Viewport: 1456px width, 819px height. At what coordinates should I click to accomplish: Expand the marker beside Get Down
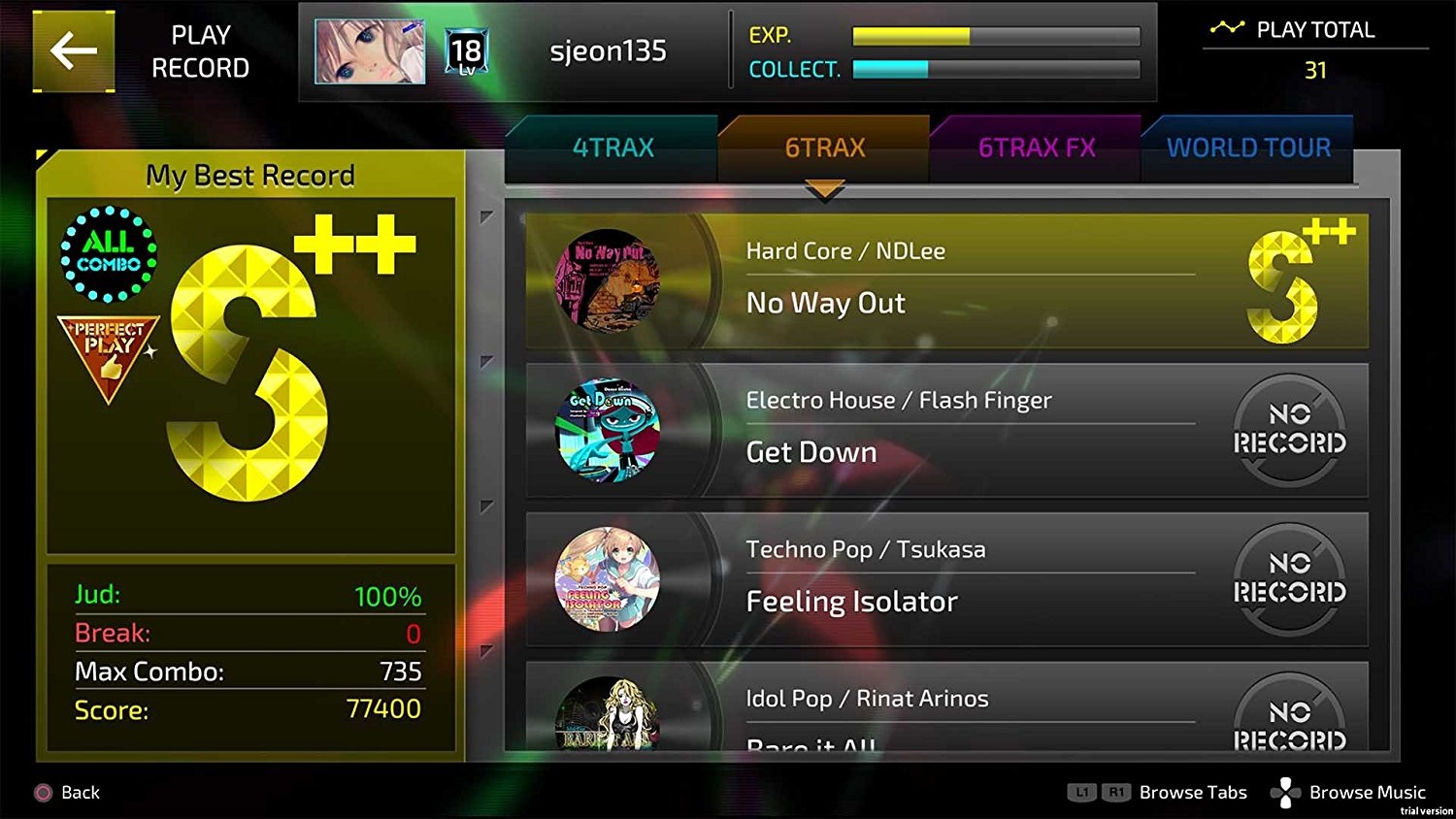click(x=482, y=364)
